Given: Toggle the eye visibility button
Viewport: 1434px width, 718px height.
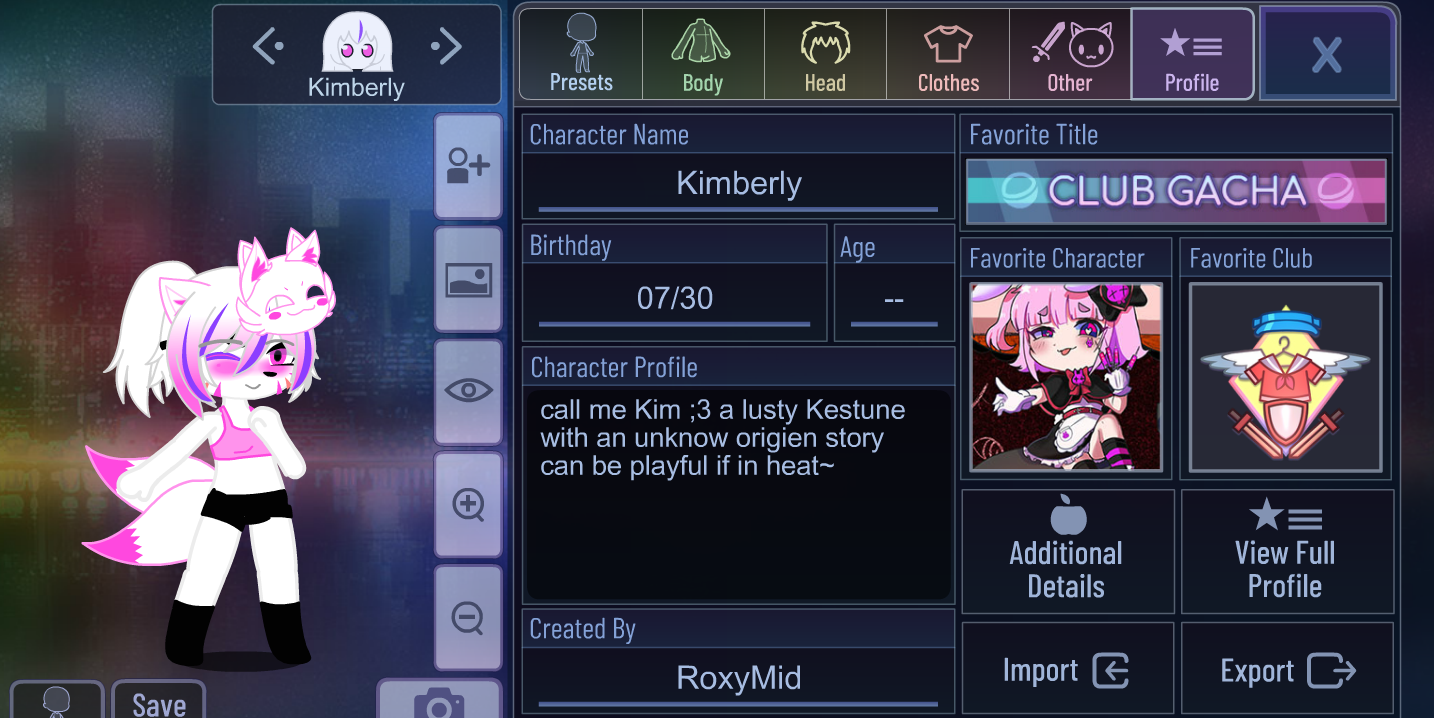Looking at the screenshot, I should (468, 391).
